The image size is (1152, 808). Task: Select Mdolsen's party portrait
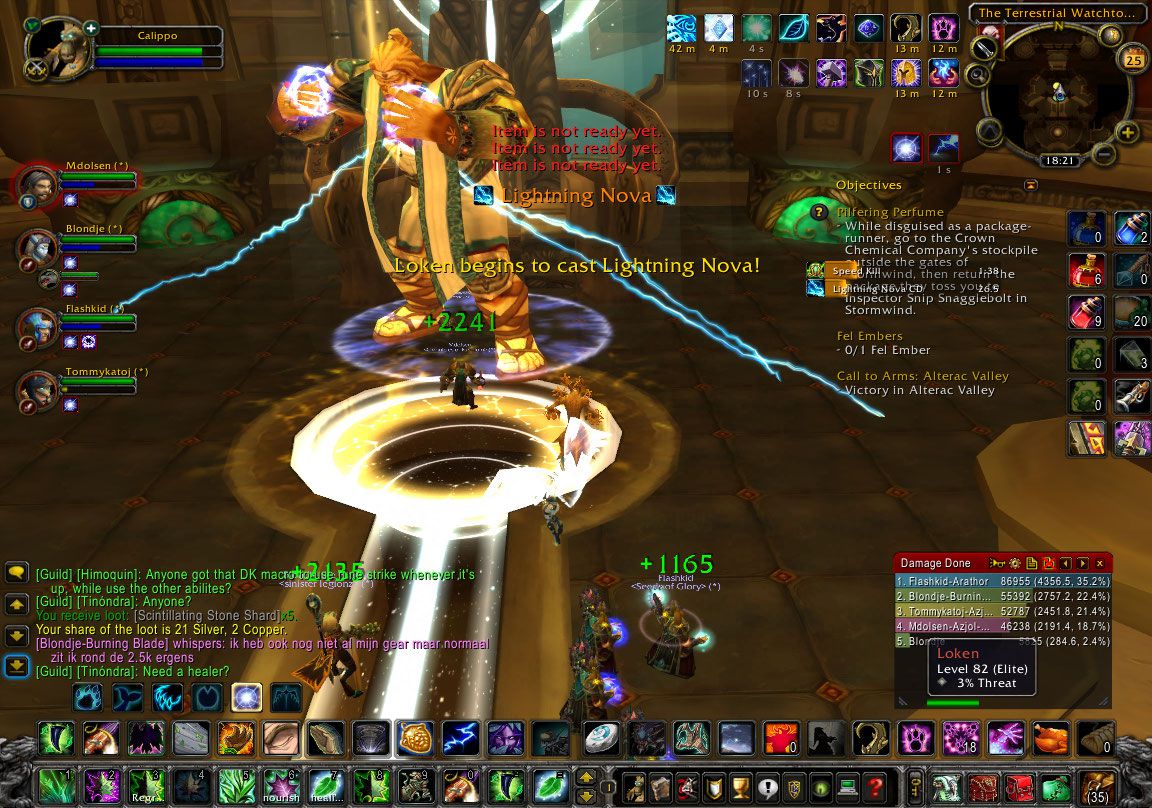(x=36, y=187)
